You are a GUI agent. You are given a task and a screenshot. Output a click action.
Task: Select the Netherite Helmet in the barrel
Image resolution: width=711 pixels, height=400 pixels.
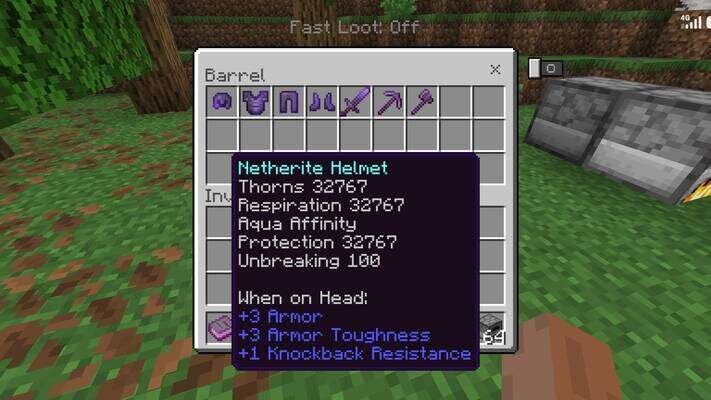222,101
